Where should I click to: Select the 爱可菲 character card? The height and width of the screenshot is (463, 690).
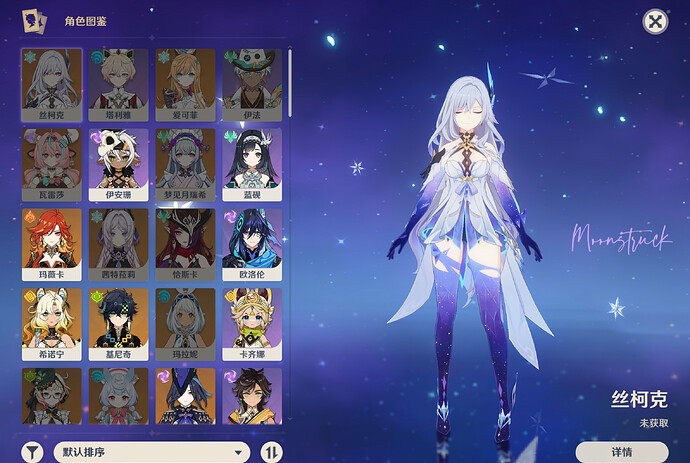(185, 83)
